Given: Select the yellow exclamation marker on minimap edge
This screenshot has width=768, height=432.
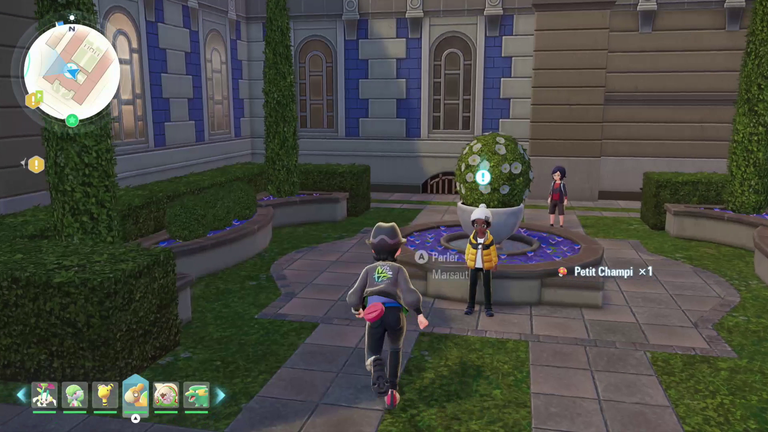Looking at the screenshot, I should click(33, 99).
